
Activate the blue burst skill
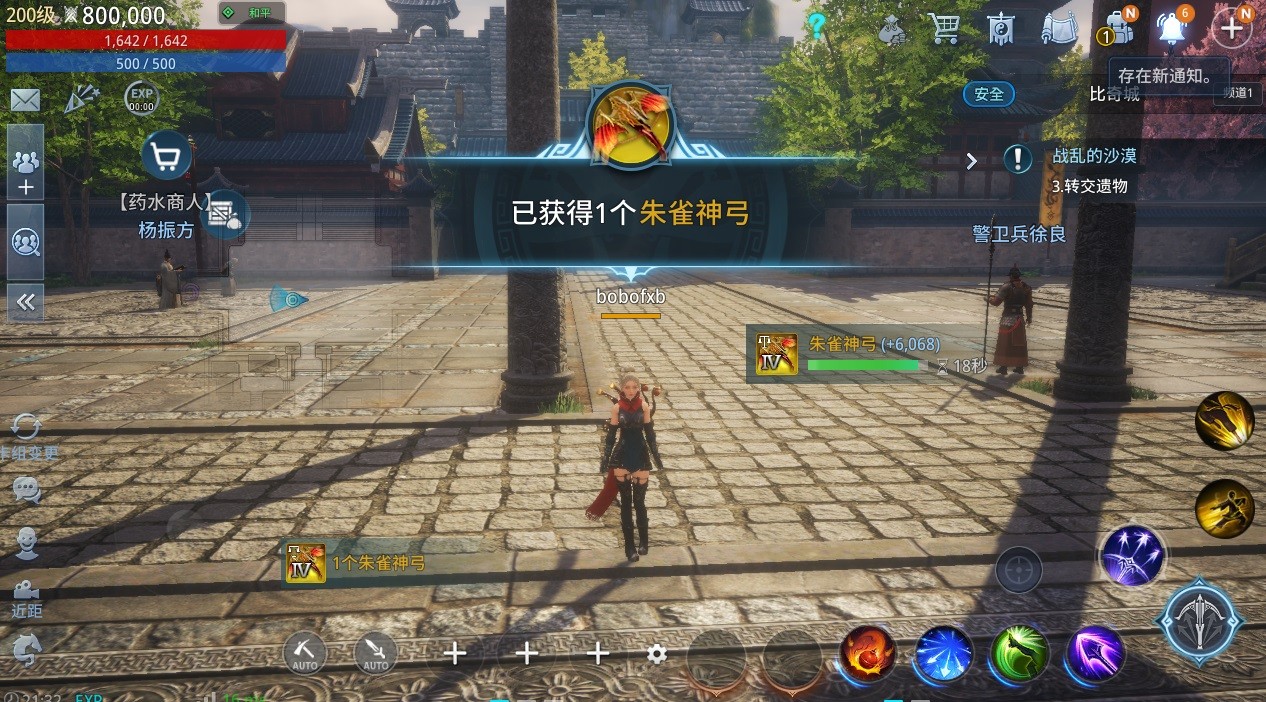[943, 654]
